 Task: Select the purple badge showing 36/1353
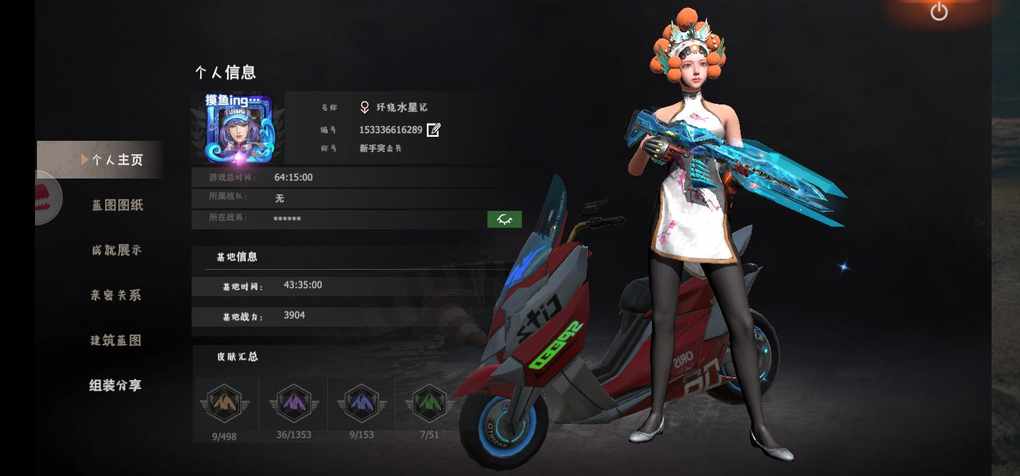pyautogui.click(x=294, y=404)
